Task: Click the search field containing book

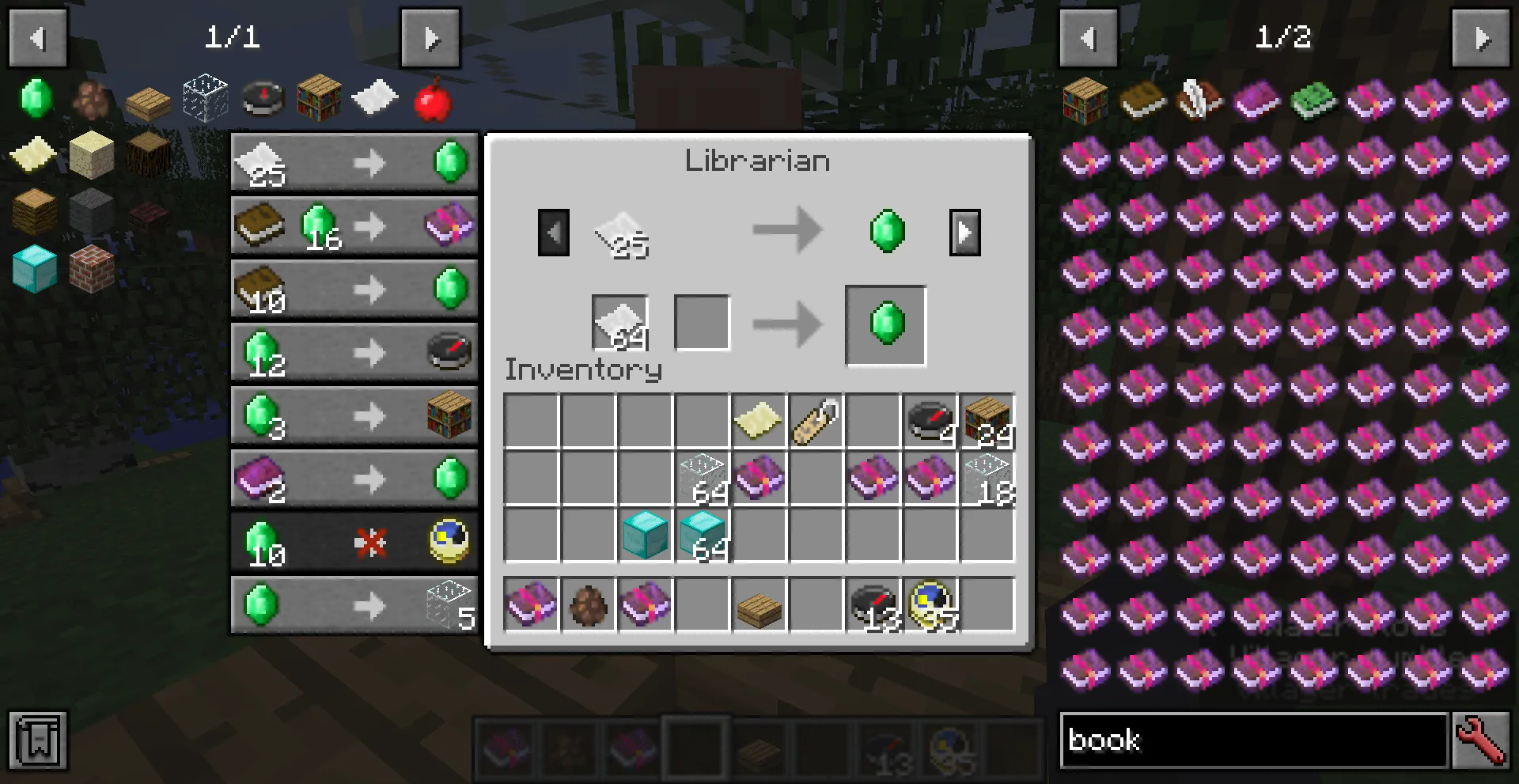Action: coord(1250,741)
